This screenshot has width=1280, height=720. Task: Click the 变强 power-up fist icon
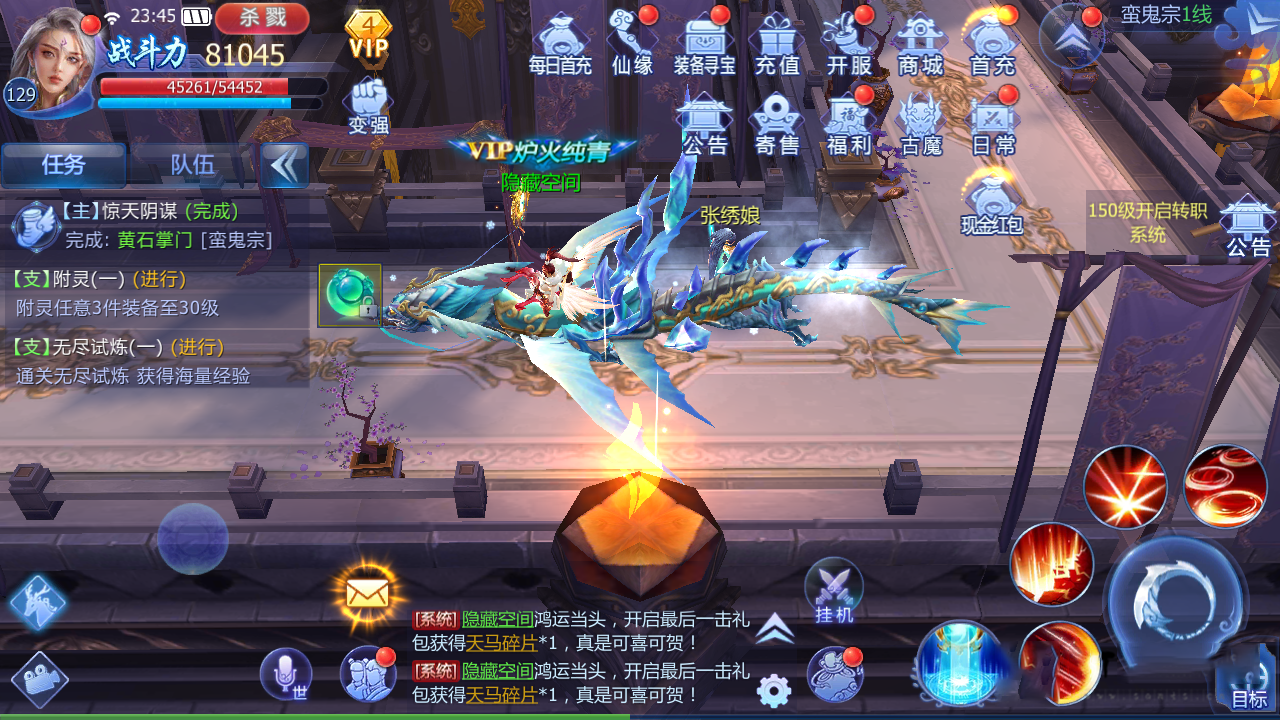tap(369, 105)
